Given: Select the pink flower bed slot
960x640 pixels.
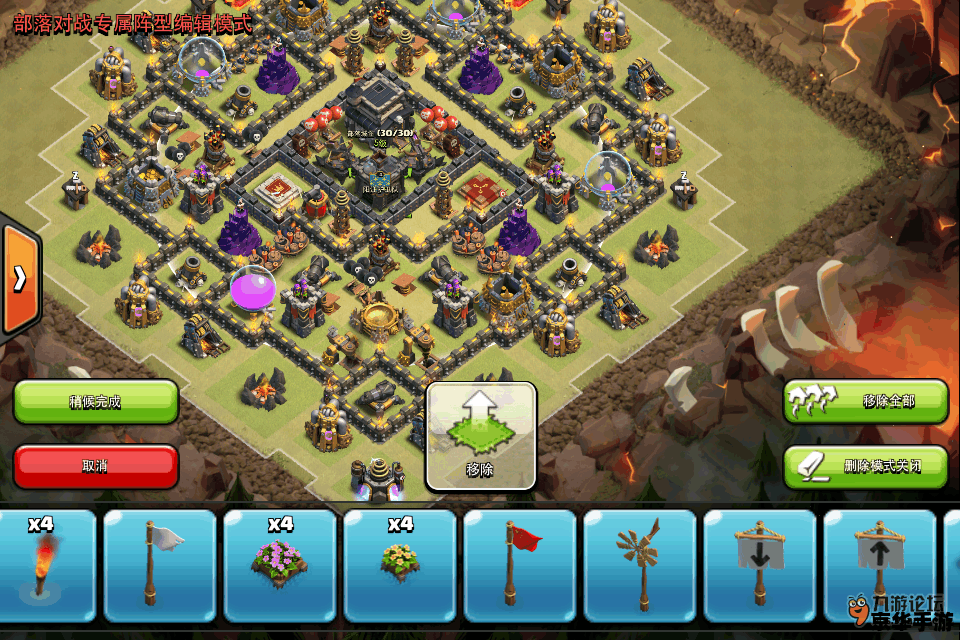Looking at the screenshot, I should [280, 565].
